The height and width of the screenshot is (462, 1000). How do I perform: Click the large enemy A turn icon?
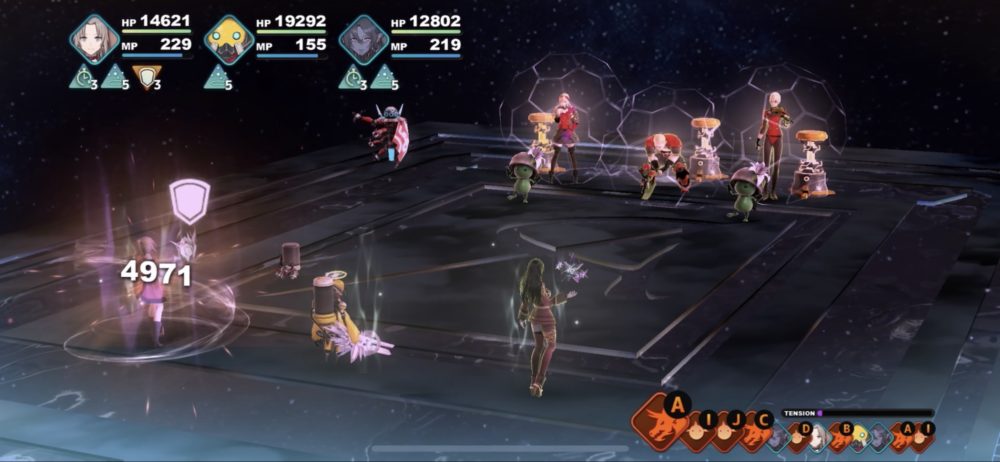point(660,420)
